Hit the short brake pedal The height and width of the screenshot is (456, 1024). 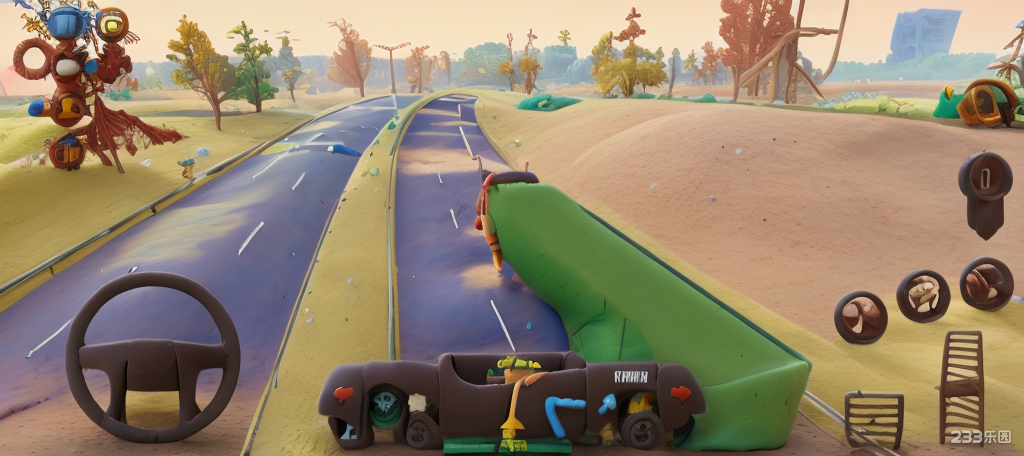(x=873, y=418)
